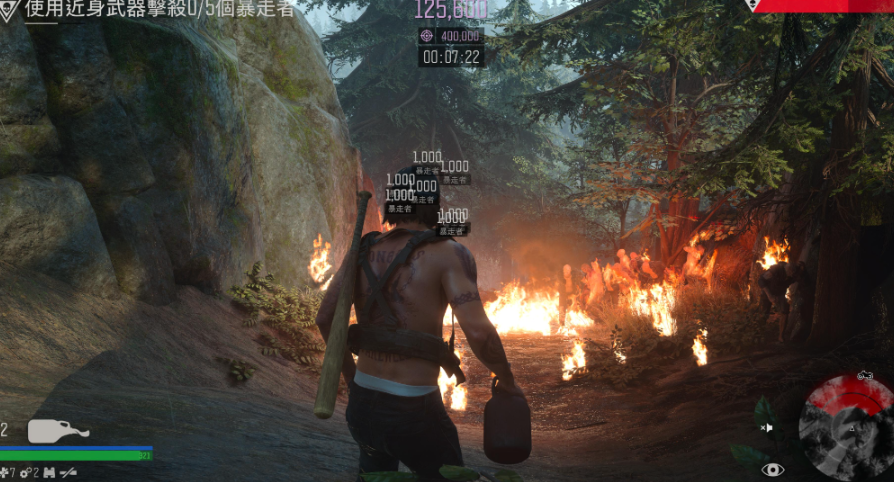Screen dimensions: 894x482
Task: Click the motorcycle marker on the minimap
Action: (866, 376)
